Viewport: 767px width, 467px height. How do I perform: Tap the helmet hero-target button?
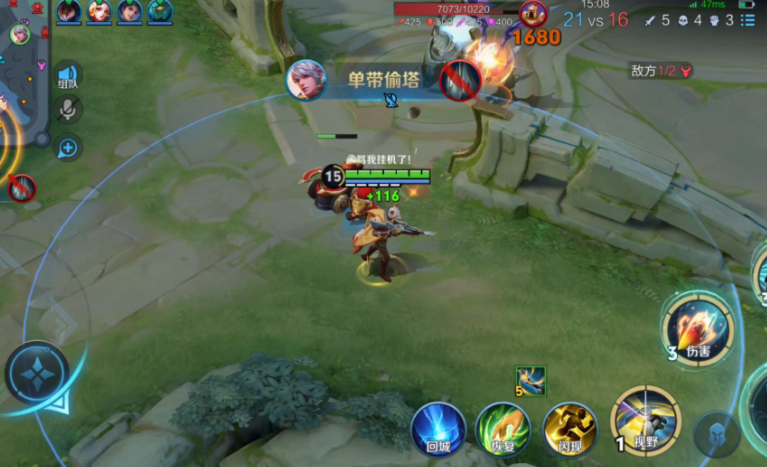click(x=717, y=434)
